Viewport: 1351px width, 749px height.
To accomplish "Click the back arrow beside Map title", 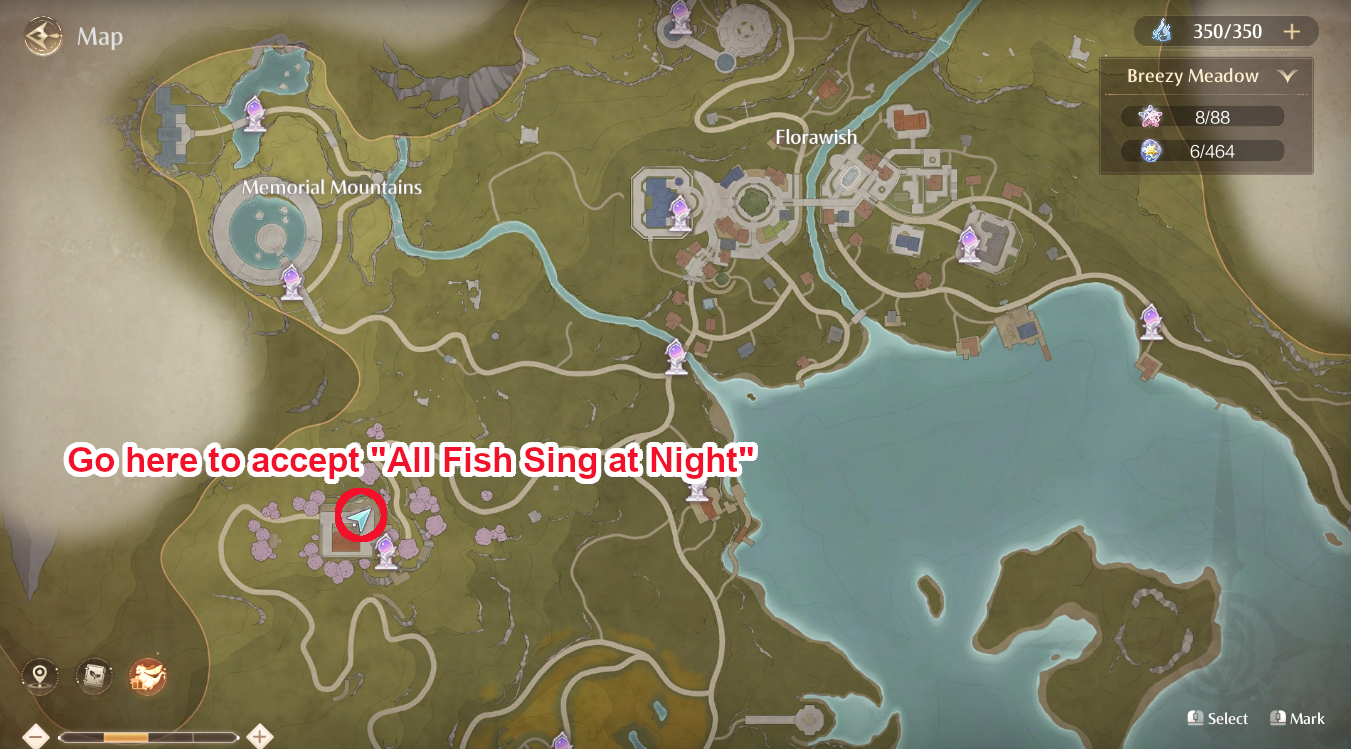I will pyautogui.click(x=42, y=37).
